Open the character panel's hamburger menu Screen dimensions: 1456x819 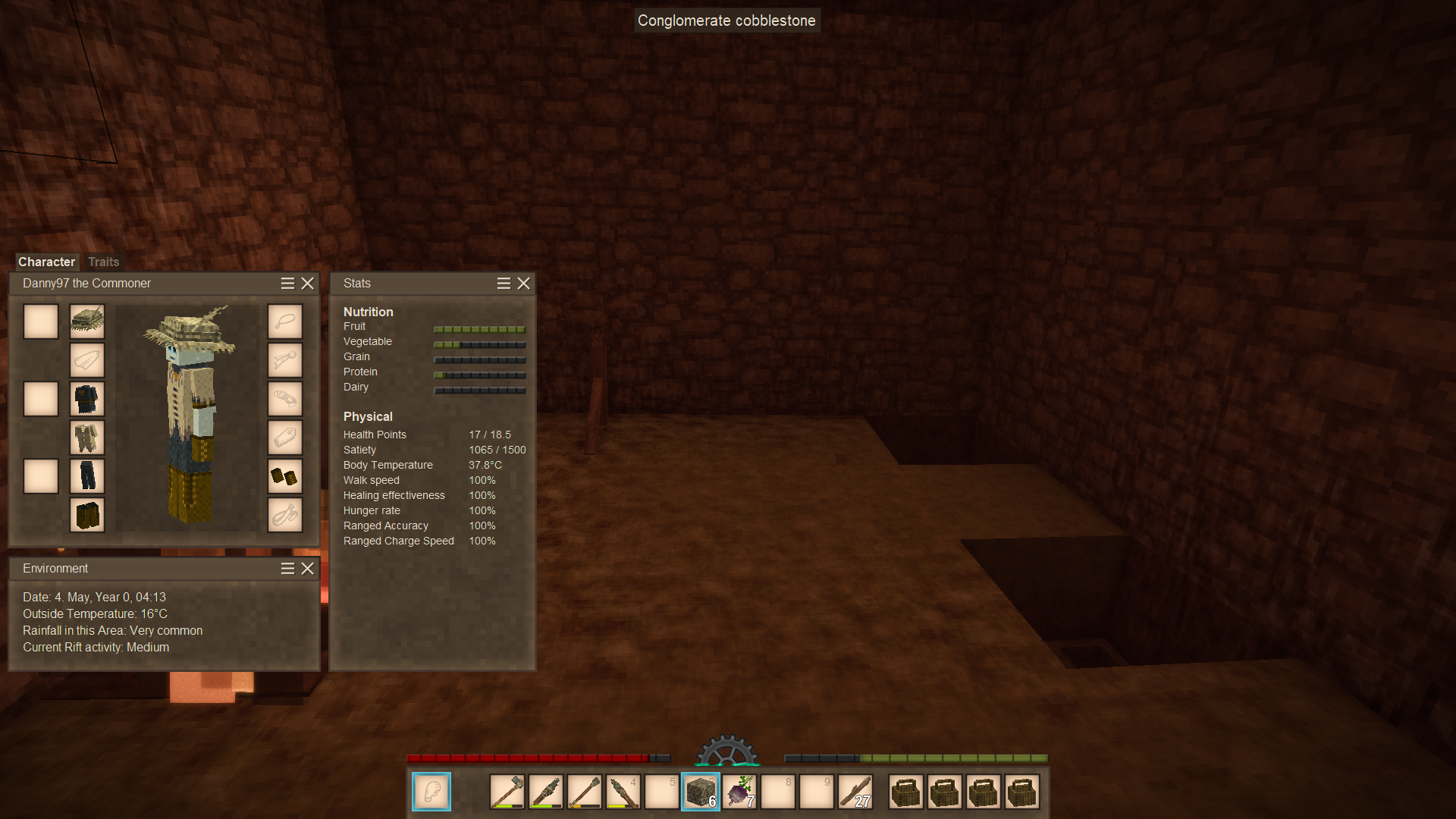pos(287,283)
